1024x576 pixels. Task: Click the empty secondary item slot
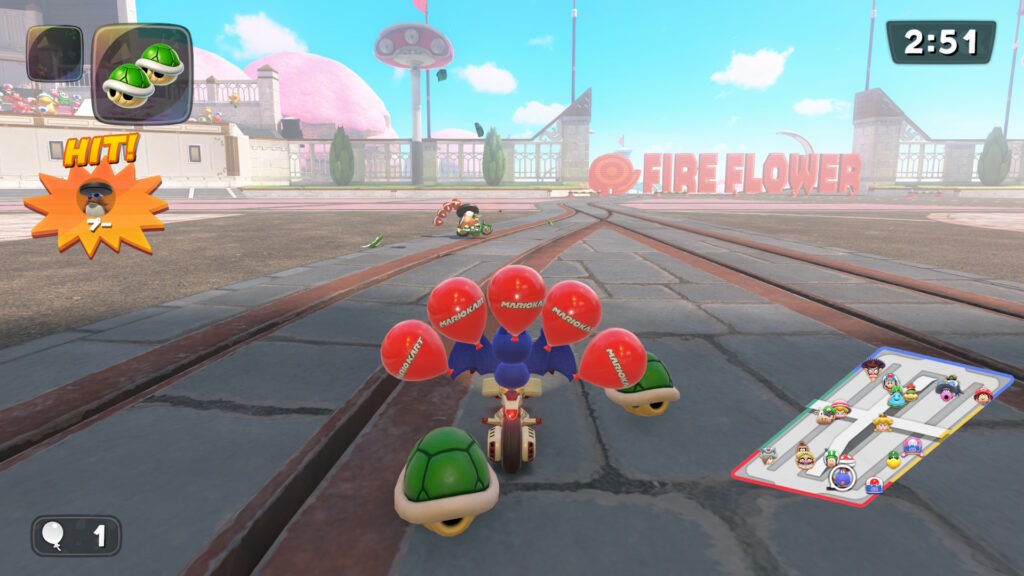coord(55,54)
